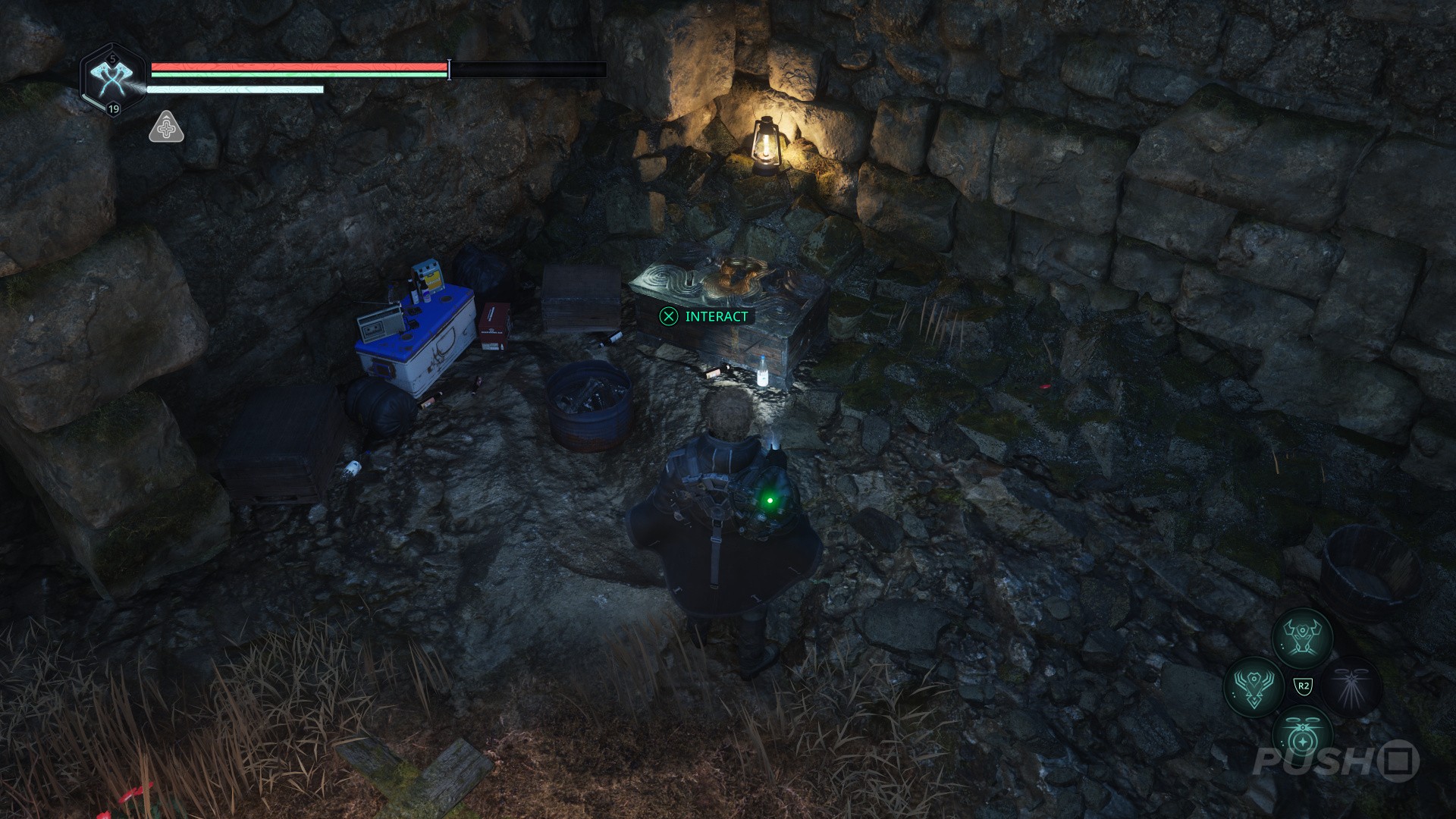Activate the drone with circular target ability
This screenshot has height=819, width=1456.
pyautogui.click(x=1302, y=736)
